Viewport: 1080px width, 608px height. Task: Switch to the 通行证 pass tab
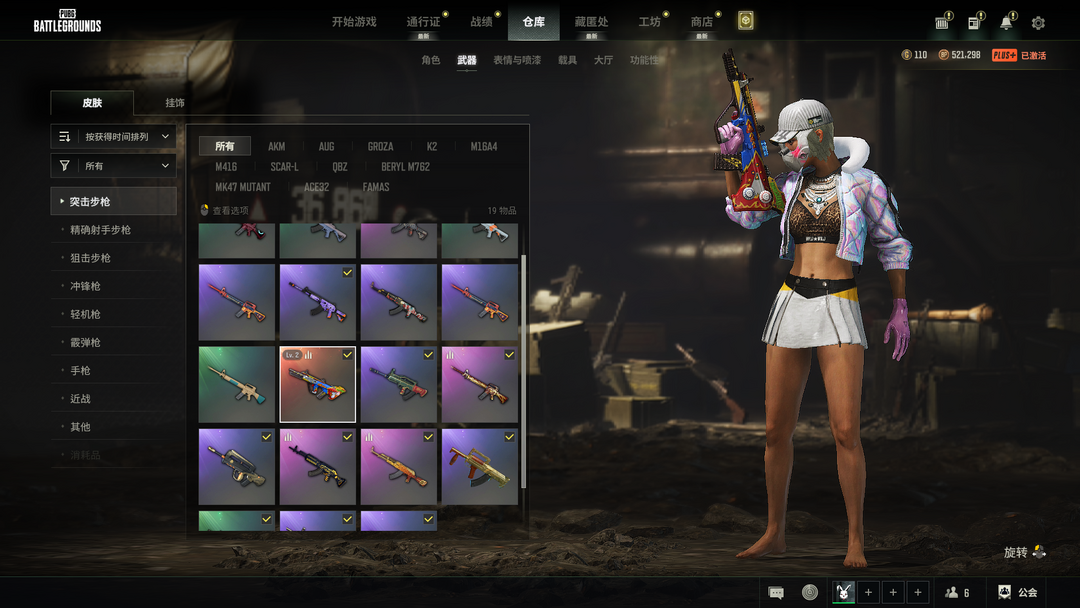pyautogui.click(x=423, y=22)
